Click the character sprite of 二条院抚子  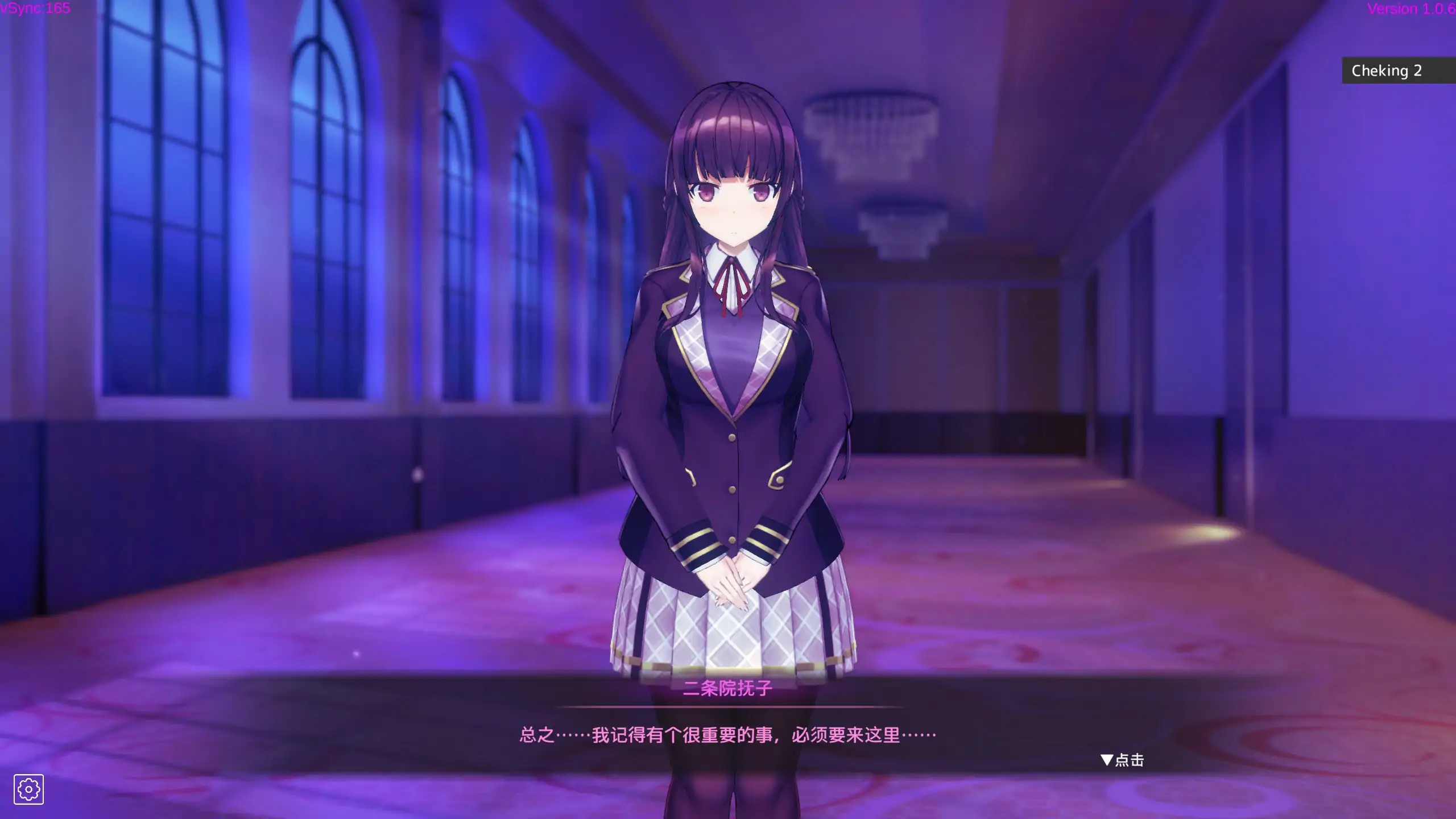[x=731, y=398]
